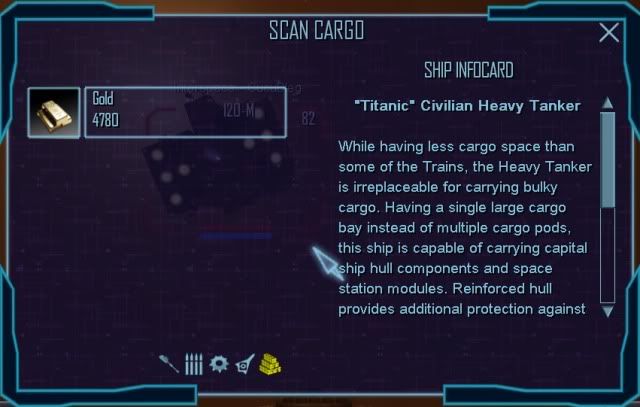Show the equipment filter (gear icon)

[x=219, y=363]
